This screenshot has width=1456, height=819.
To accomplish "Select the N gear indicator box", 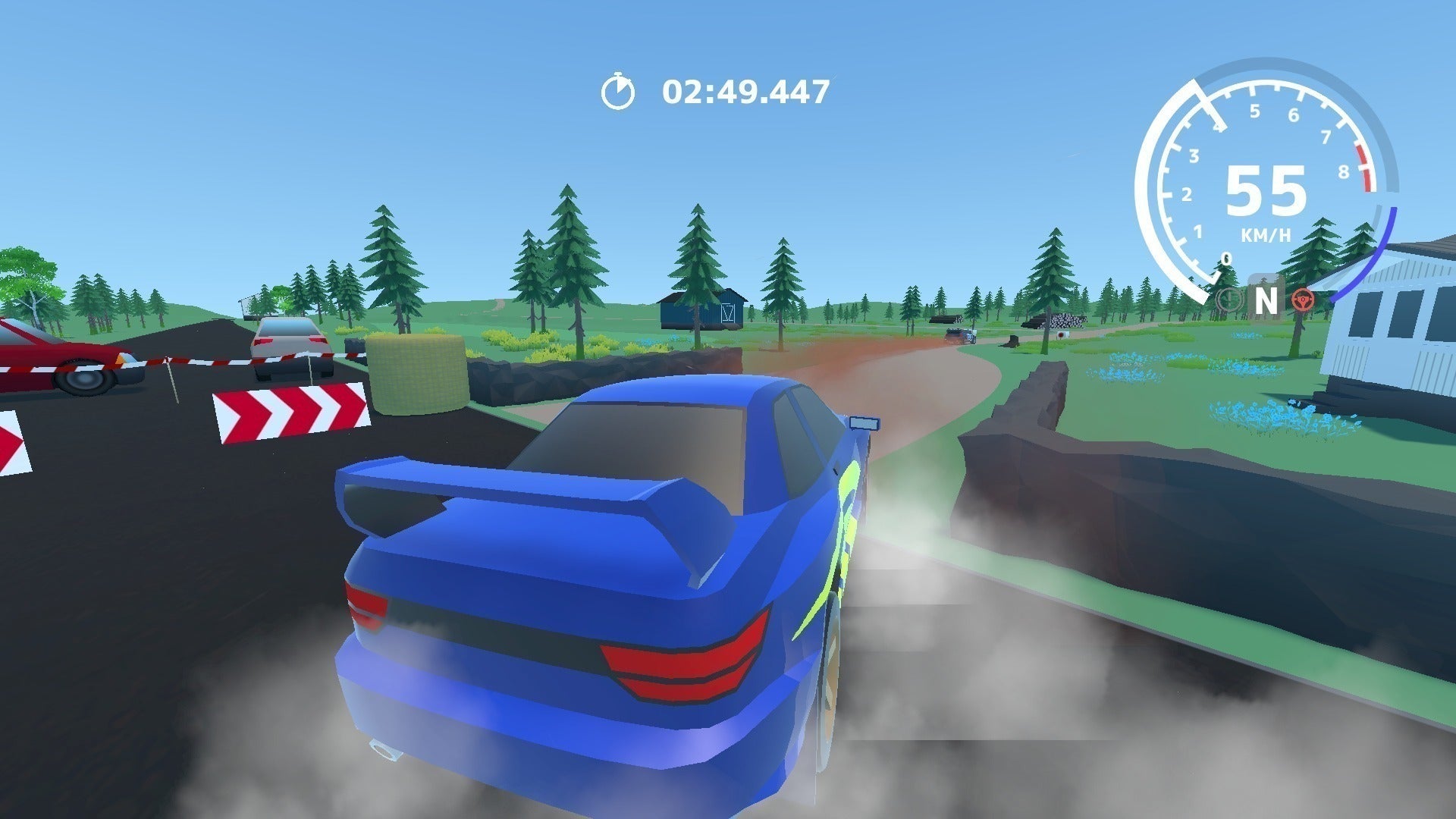I will point(1266,300).
